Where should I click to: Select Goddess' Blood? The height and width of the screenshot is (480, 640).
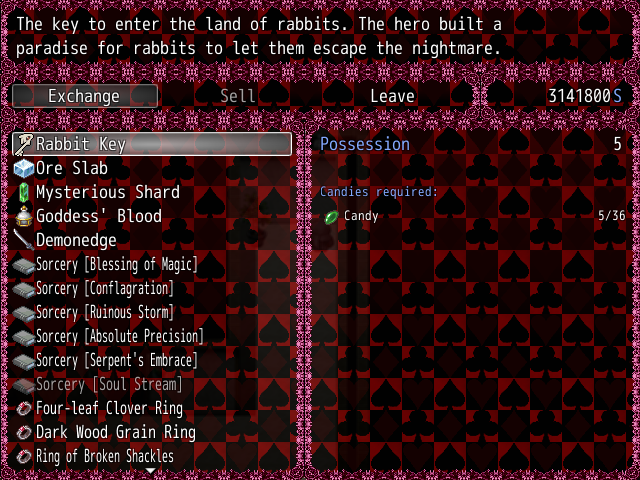[98, 216]
